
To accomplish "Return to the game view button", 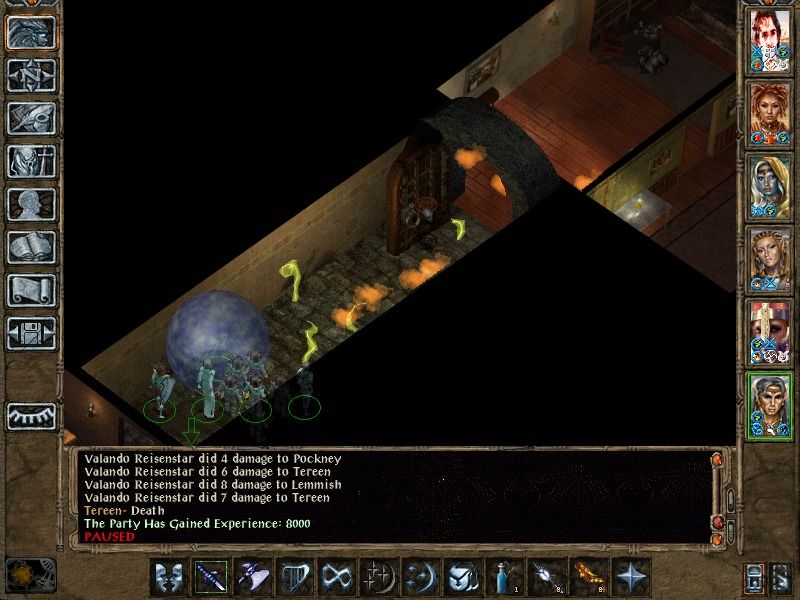I will [x=30, y=31].
